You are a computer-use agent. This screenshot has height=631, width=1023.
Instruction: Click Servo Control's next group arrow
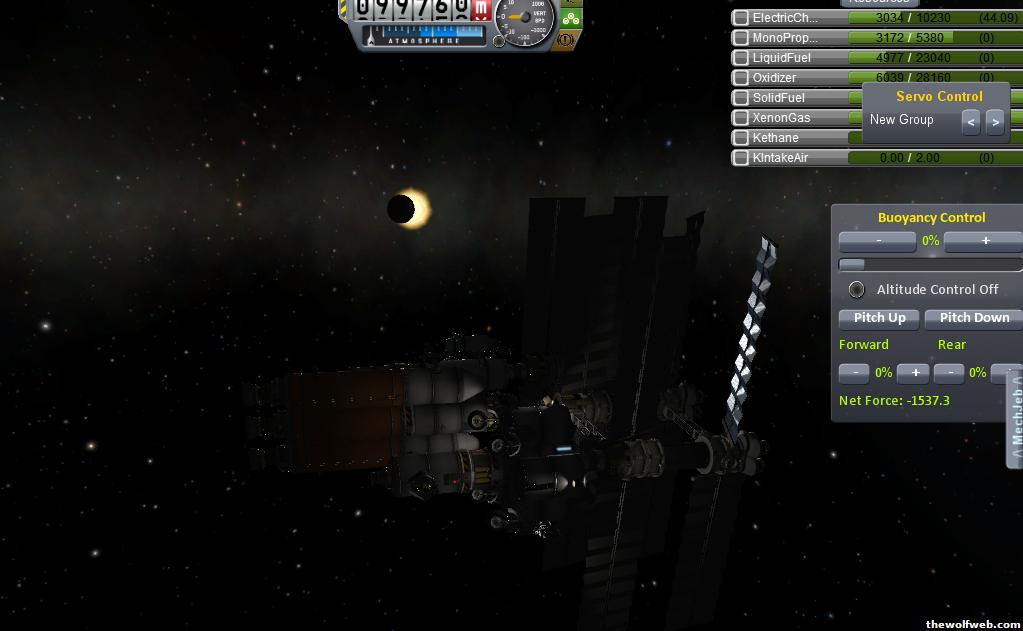994,122
